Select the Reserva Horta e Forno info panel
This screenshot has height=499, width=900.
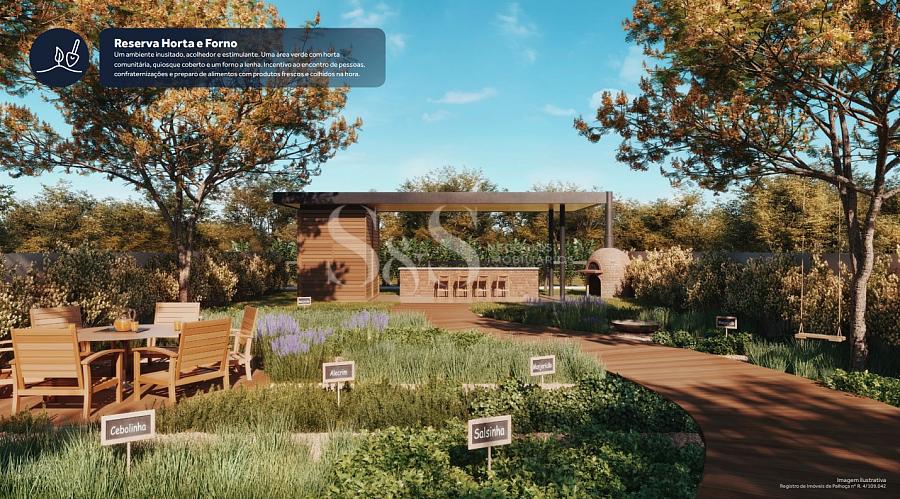(241, 58)
